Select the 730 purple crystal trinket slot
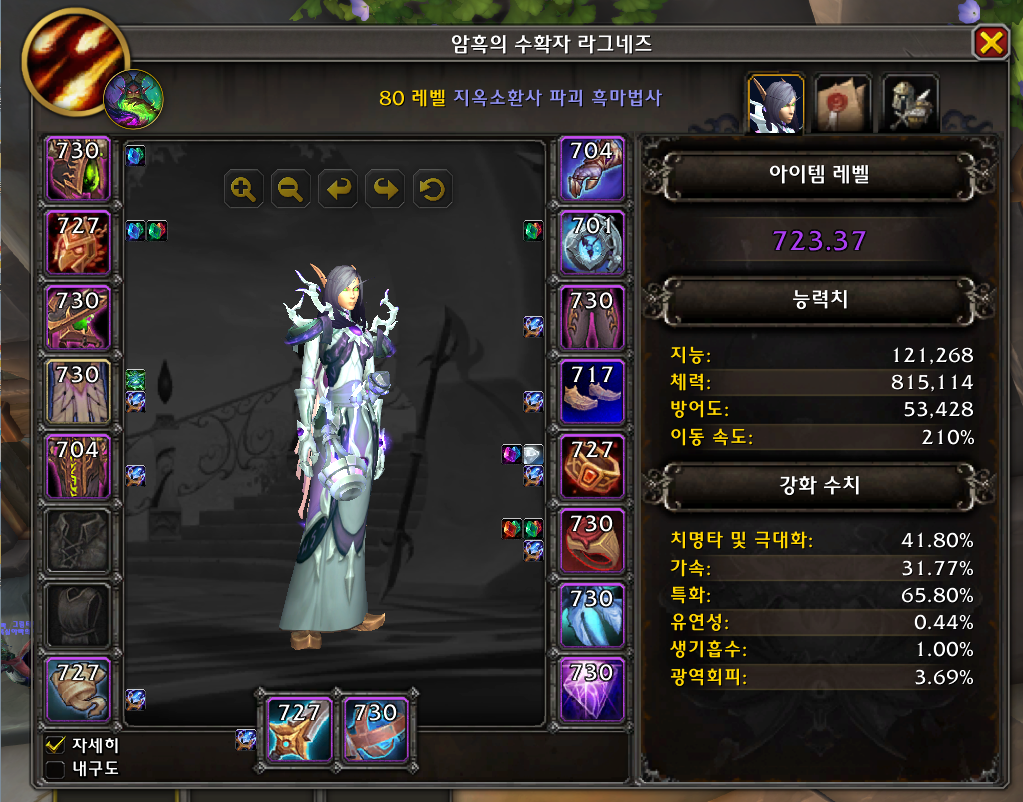Screen dimensions: 1023x802 tap(591, 690)
